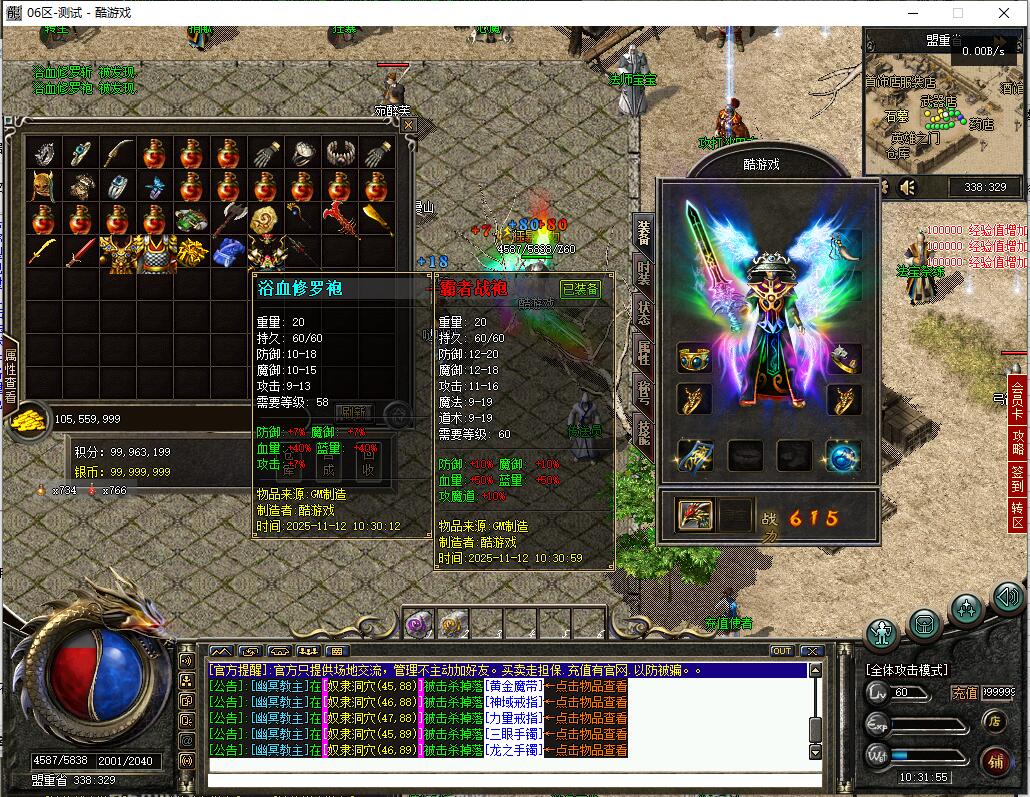Select the red-hilted sword in the bag

80,252
